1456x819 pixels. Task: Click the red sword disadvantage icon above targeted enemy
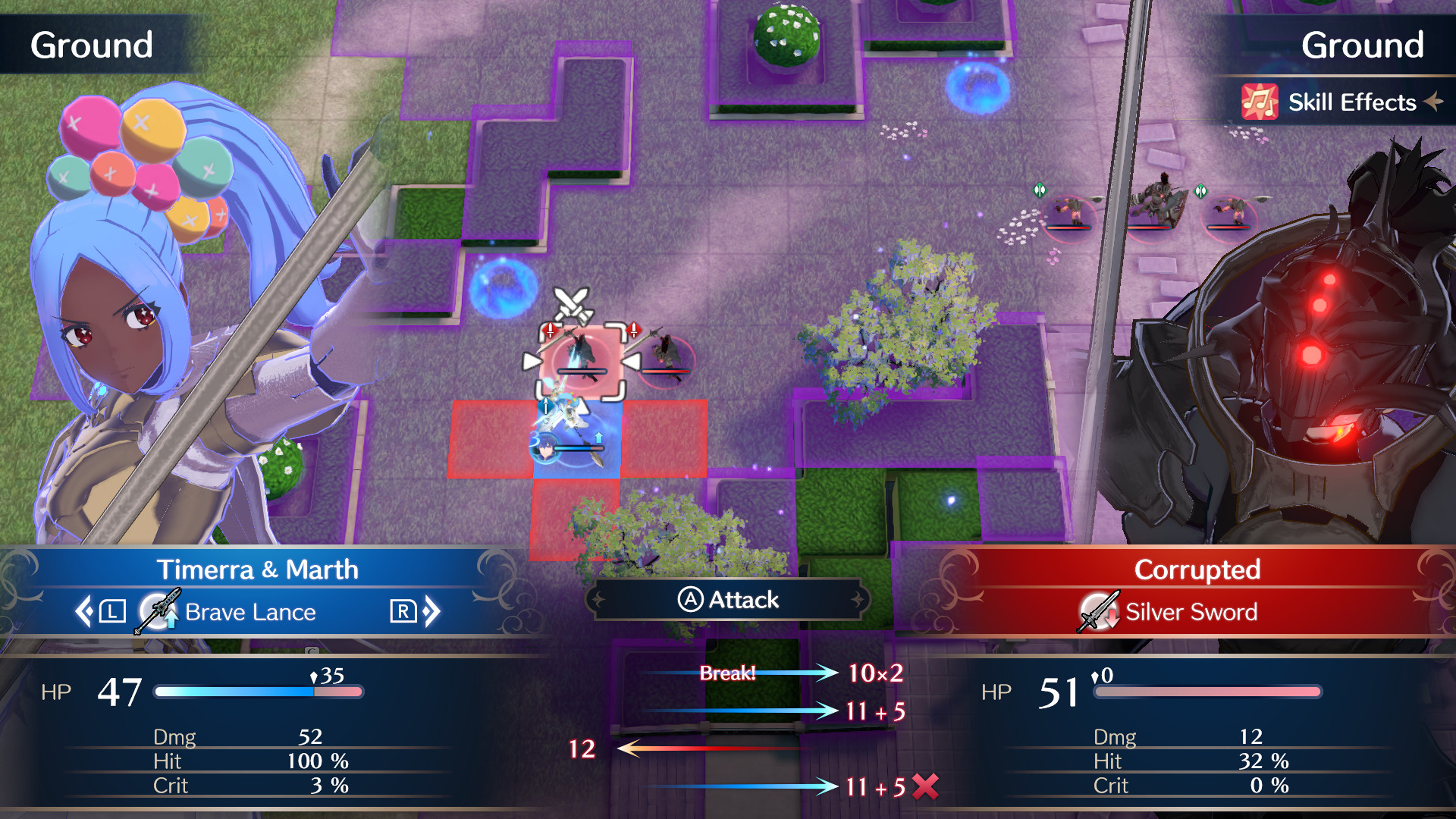point(551,331)
